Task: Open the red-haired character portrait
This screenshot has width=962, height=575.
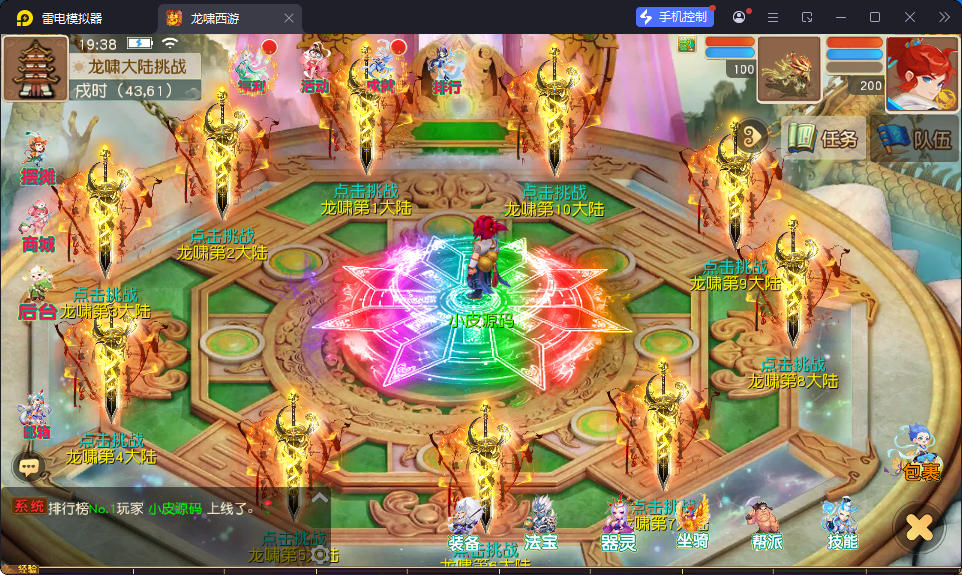Action: 921,73
